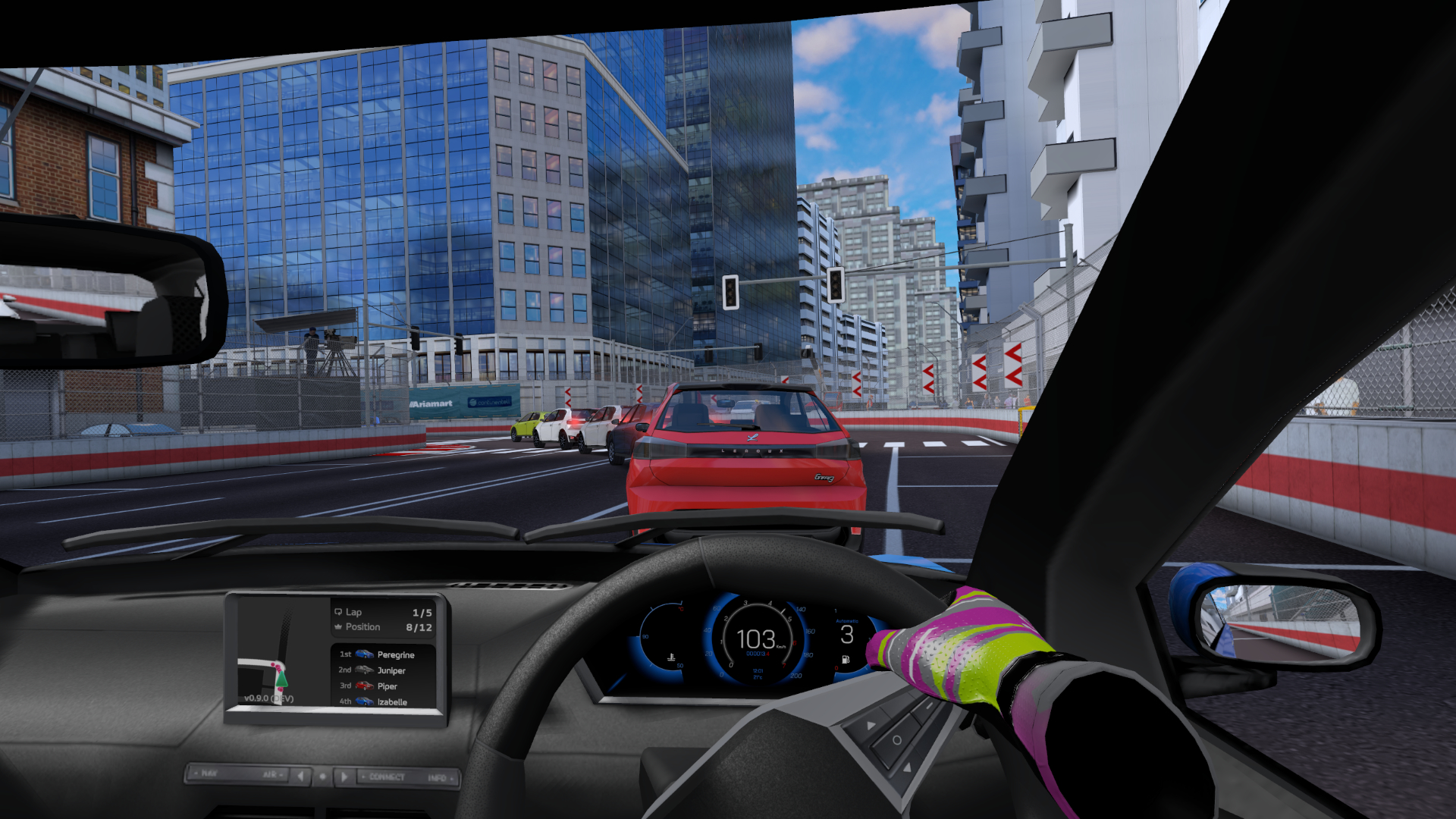Toggle the NAV button on the console
1456x819 pixels.
211,773
